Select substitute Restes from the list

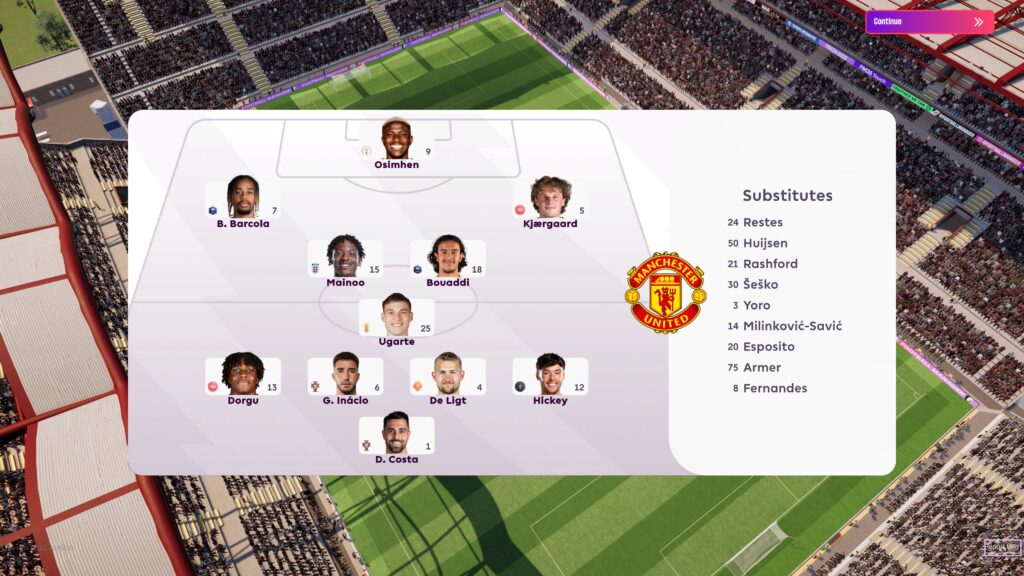762,222
